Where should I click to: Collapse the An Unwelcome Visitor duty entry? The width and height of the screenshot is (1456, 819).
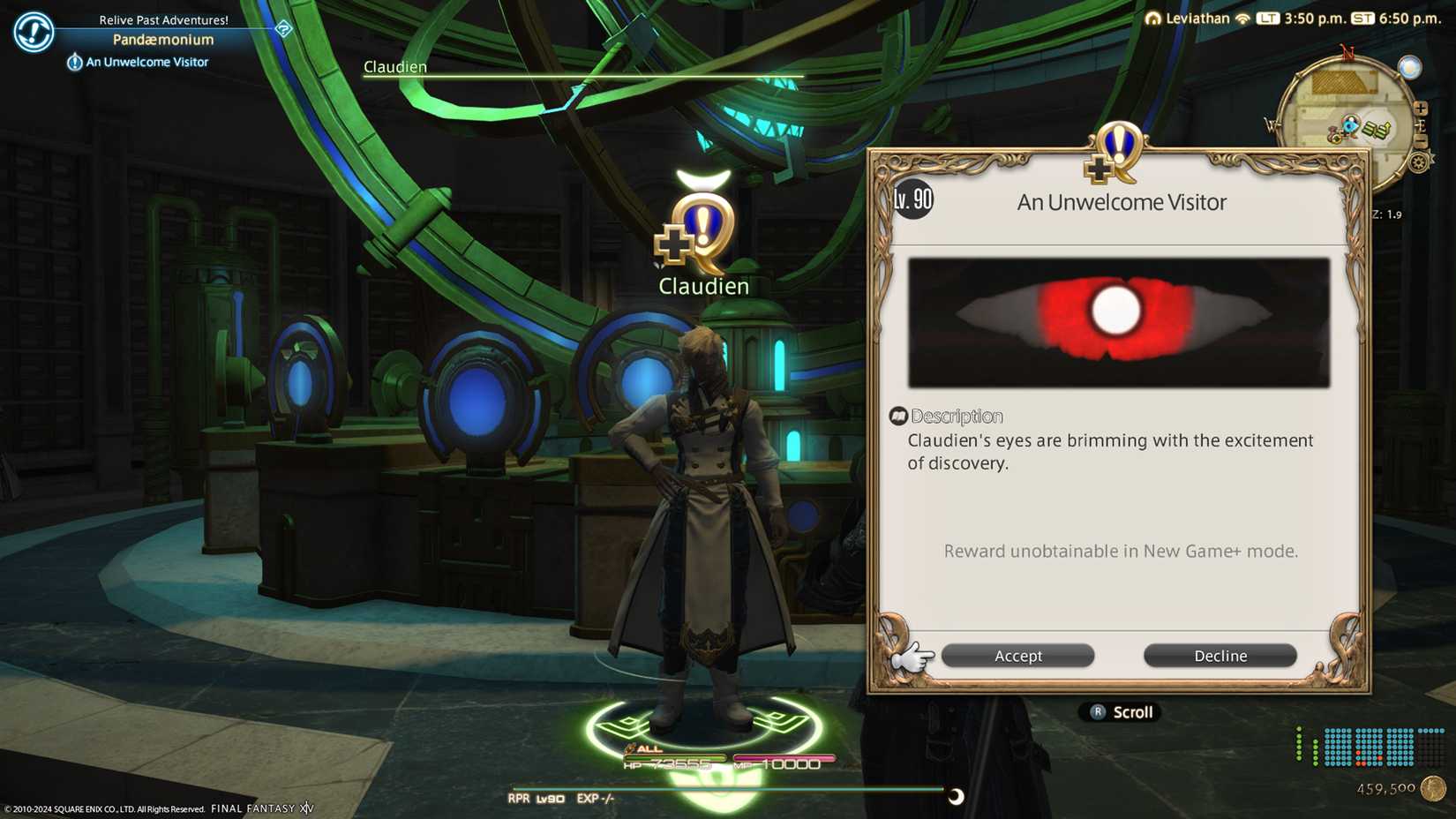coord(74,61)
